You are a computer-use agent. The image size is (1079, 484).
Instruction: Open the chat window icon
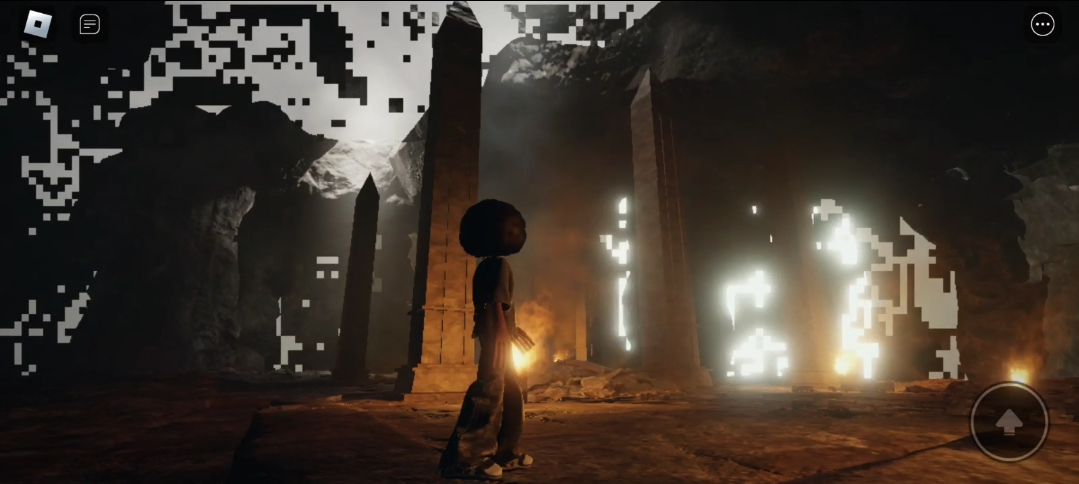click(x=90, y=24)
